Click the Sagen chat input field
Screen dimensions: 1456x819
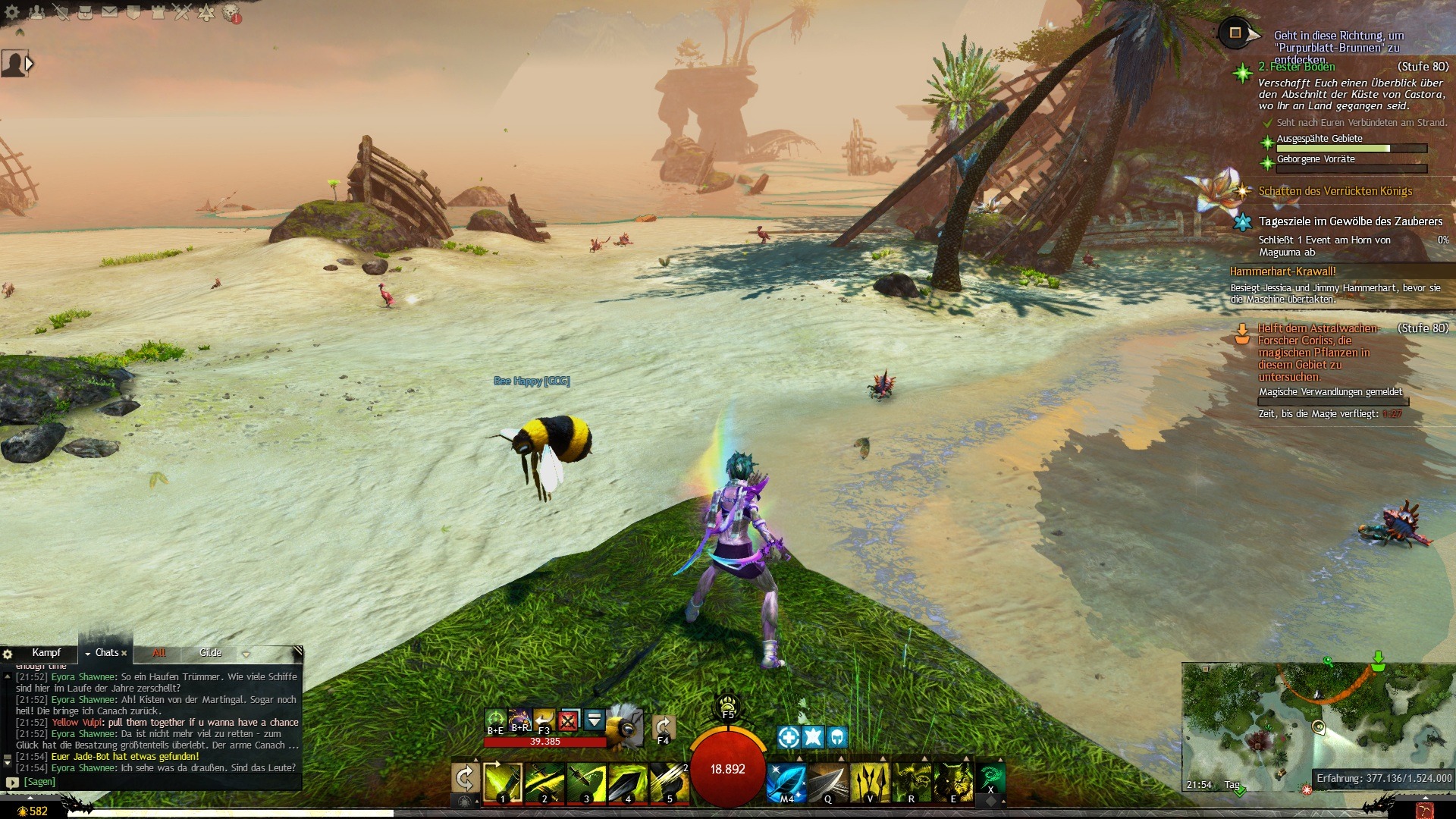click(x=152, y=782)
